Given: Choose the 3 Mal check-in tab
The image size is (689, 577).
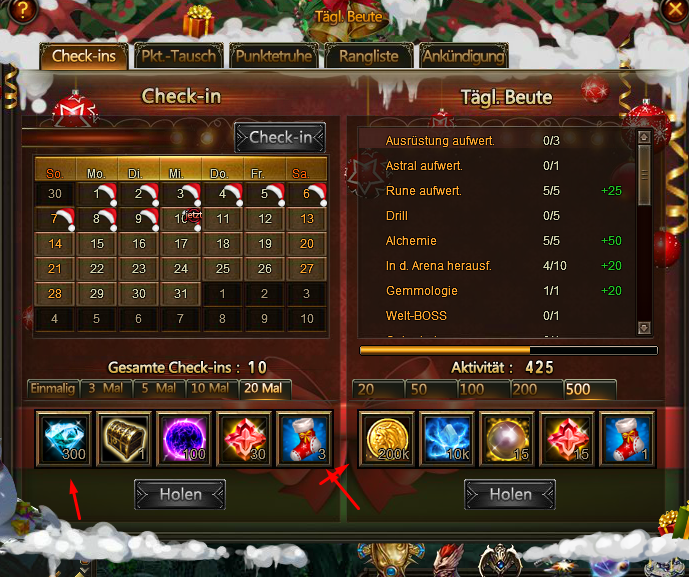Looking at the screenshot, I should coord(105,388).
